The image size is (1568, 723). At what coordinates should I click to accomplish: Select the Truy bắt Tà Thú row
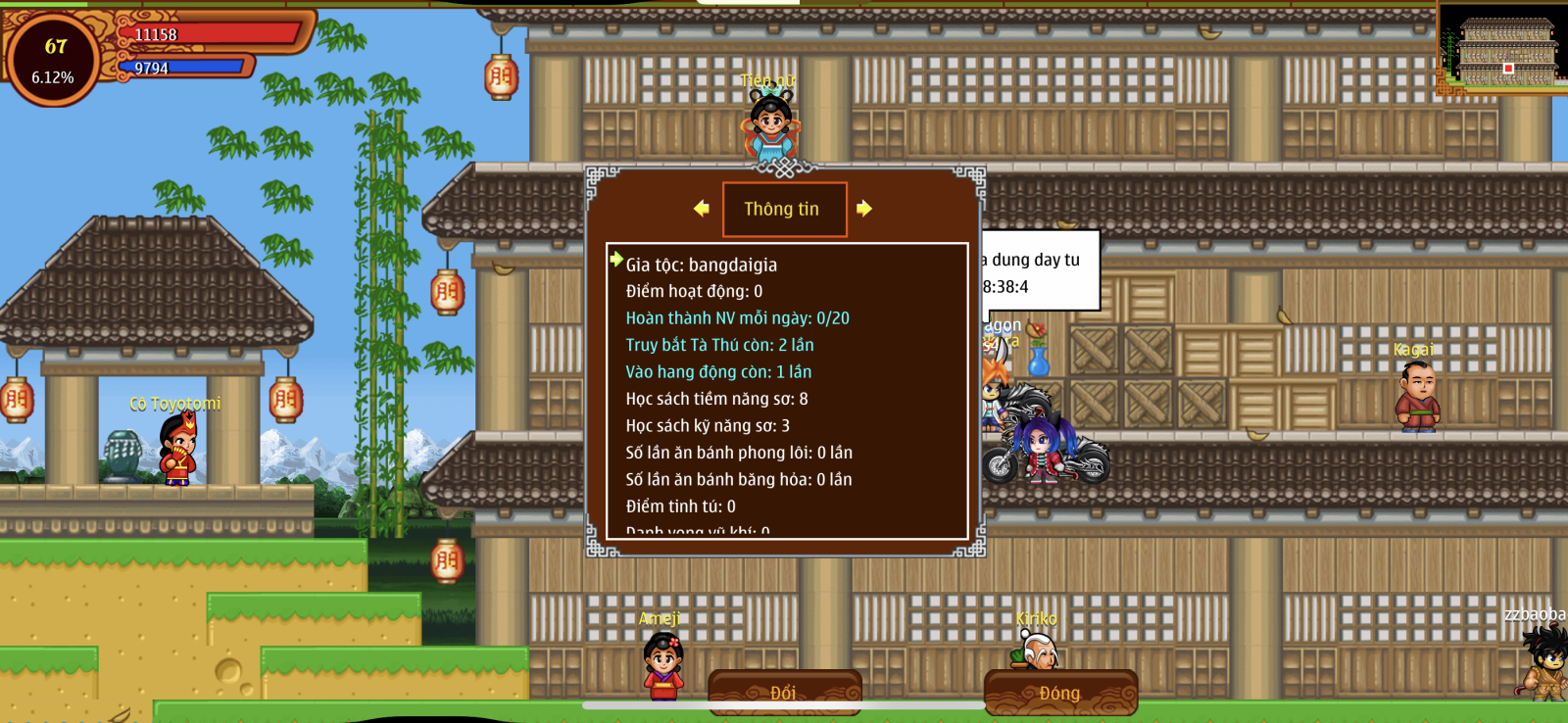719,345
